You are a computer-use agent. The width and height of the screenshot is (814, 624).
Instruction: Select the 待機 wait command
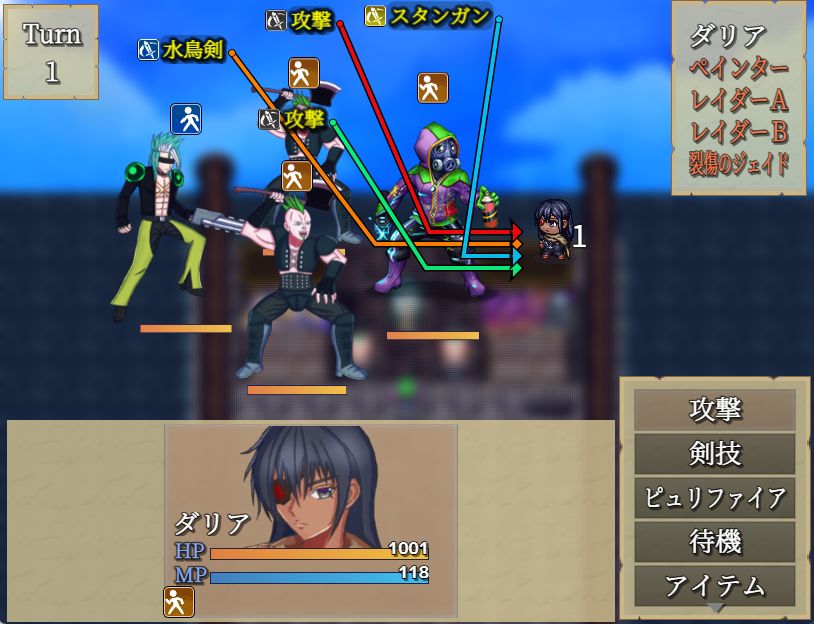(x=715, y=542)
